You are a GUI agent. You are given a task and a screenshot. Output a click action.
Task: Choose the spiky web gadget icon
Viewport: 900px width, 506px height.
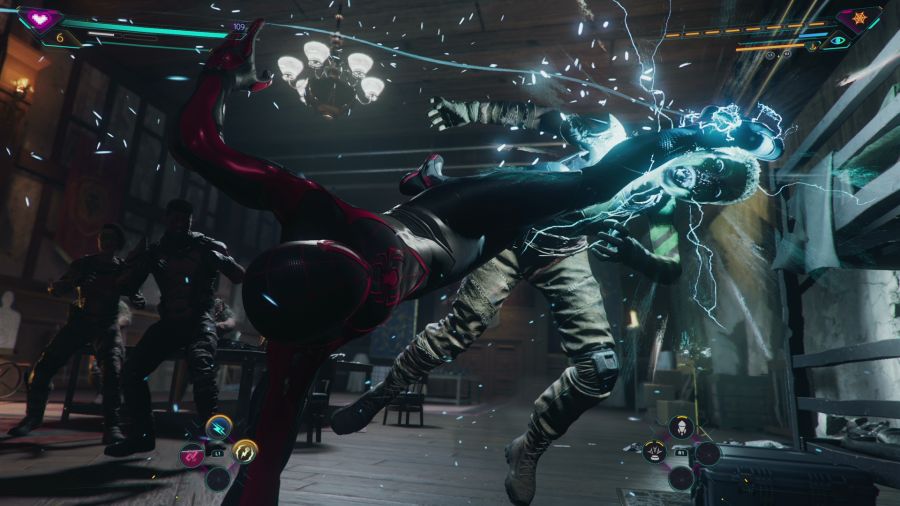click(655, 452)
